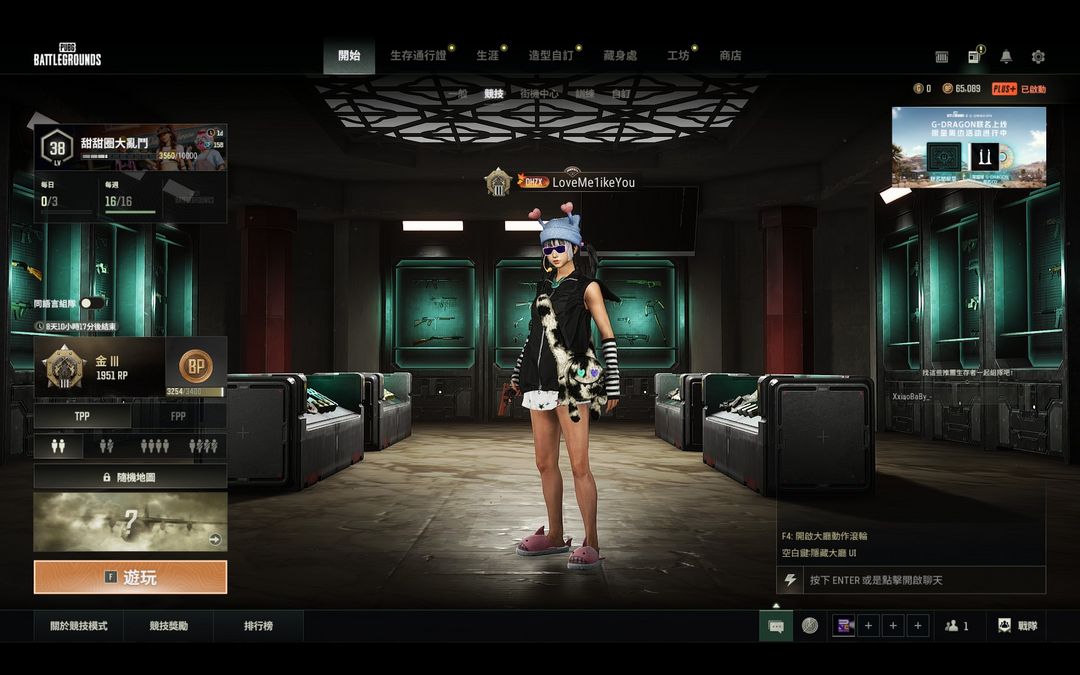Open the G-DRAGON event banner

tap(968, 147)
